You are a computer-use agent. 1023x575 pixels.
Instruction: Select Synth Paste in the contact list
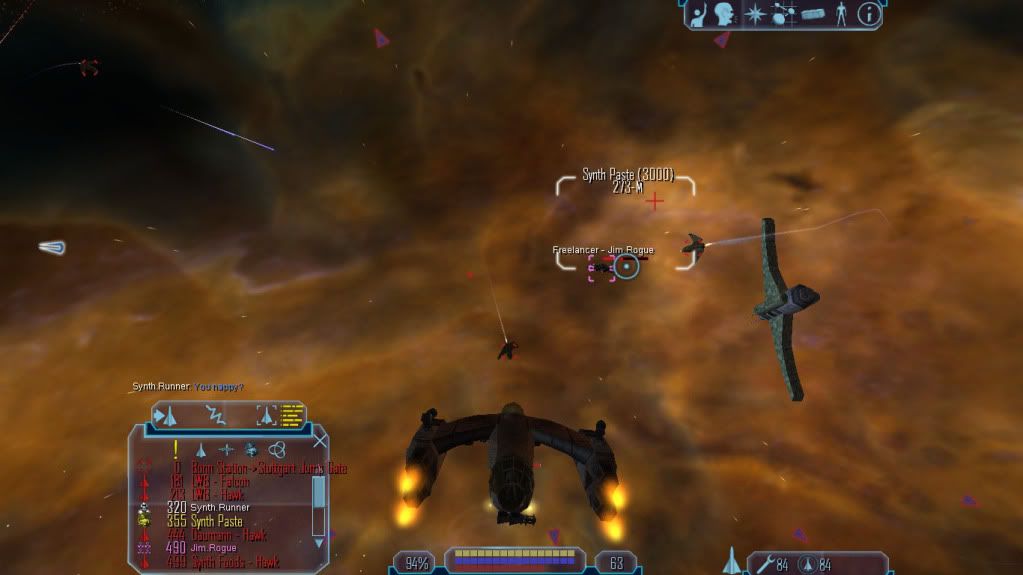click(x=216, y=521)
